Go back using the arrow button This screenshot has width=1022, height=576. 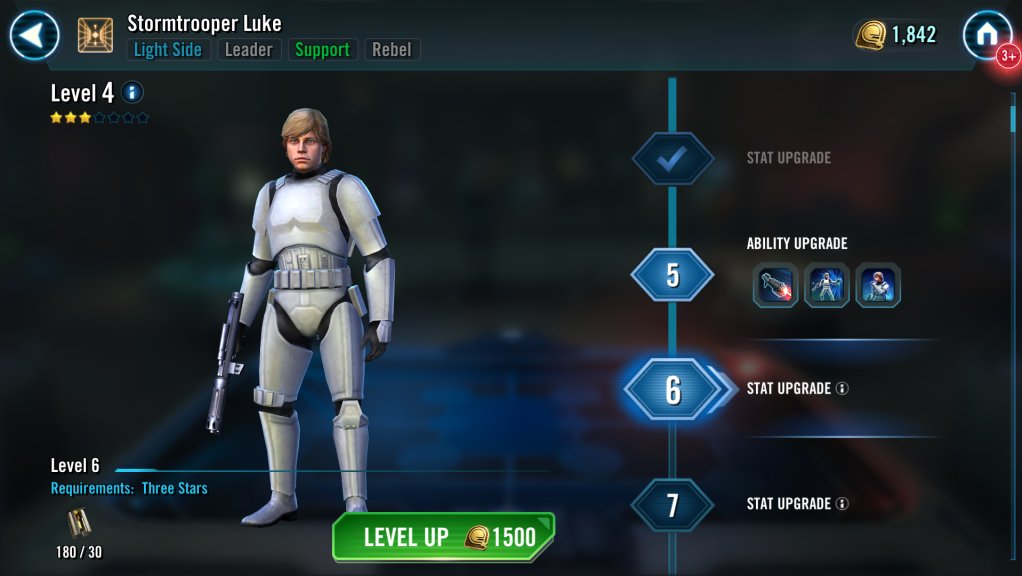click(x=34, y=36)
